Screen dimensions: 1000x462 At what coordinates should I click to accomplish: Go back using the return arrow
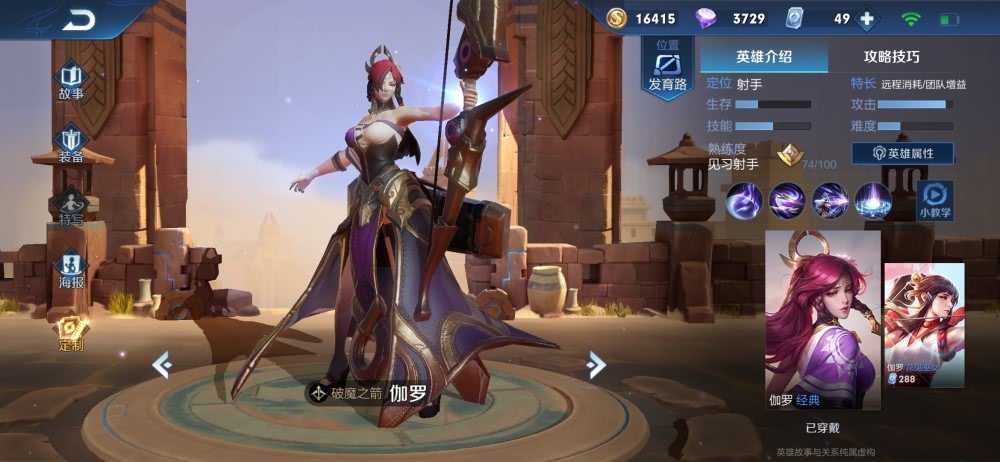[x=78, y=20]
